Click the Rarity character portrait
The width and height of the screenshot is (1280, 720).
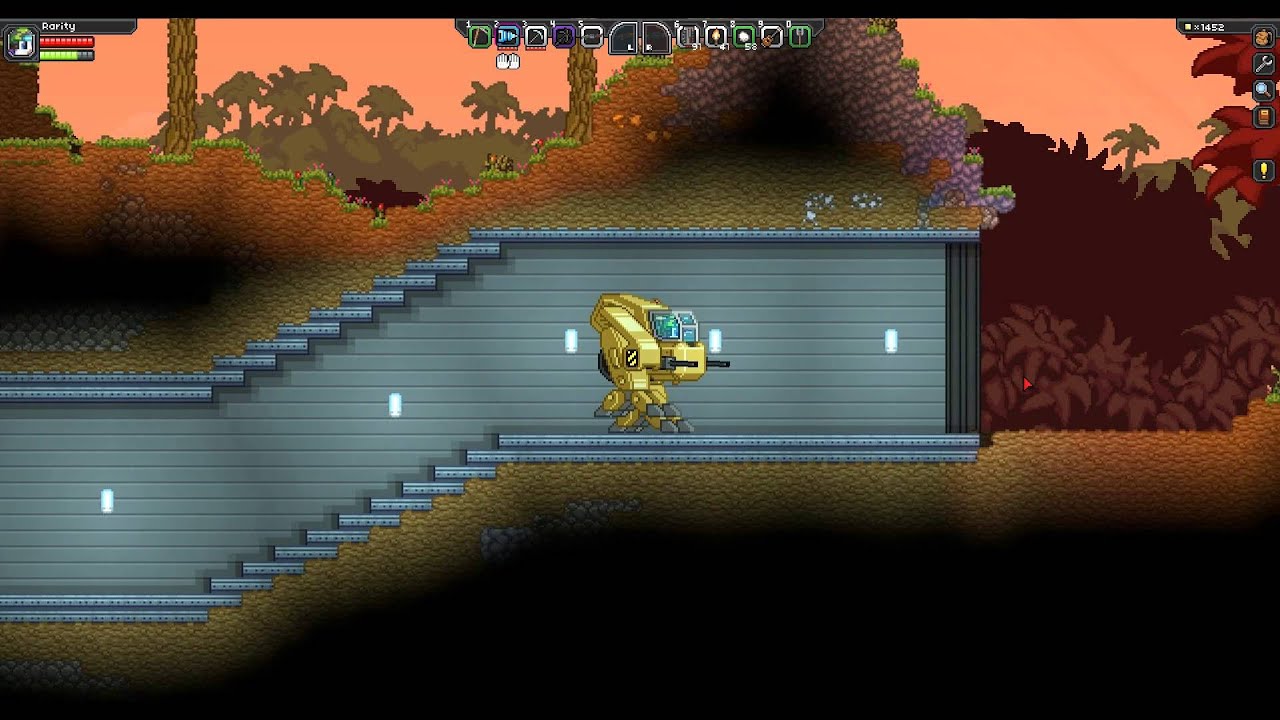(x=21, y=43)
